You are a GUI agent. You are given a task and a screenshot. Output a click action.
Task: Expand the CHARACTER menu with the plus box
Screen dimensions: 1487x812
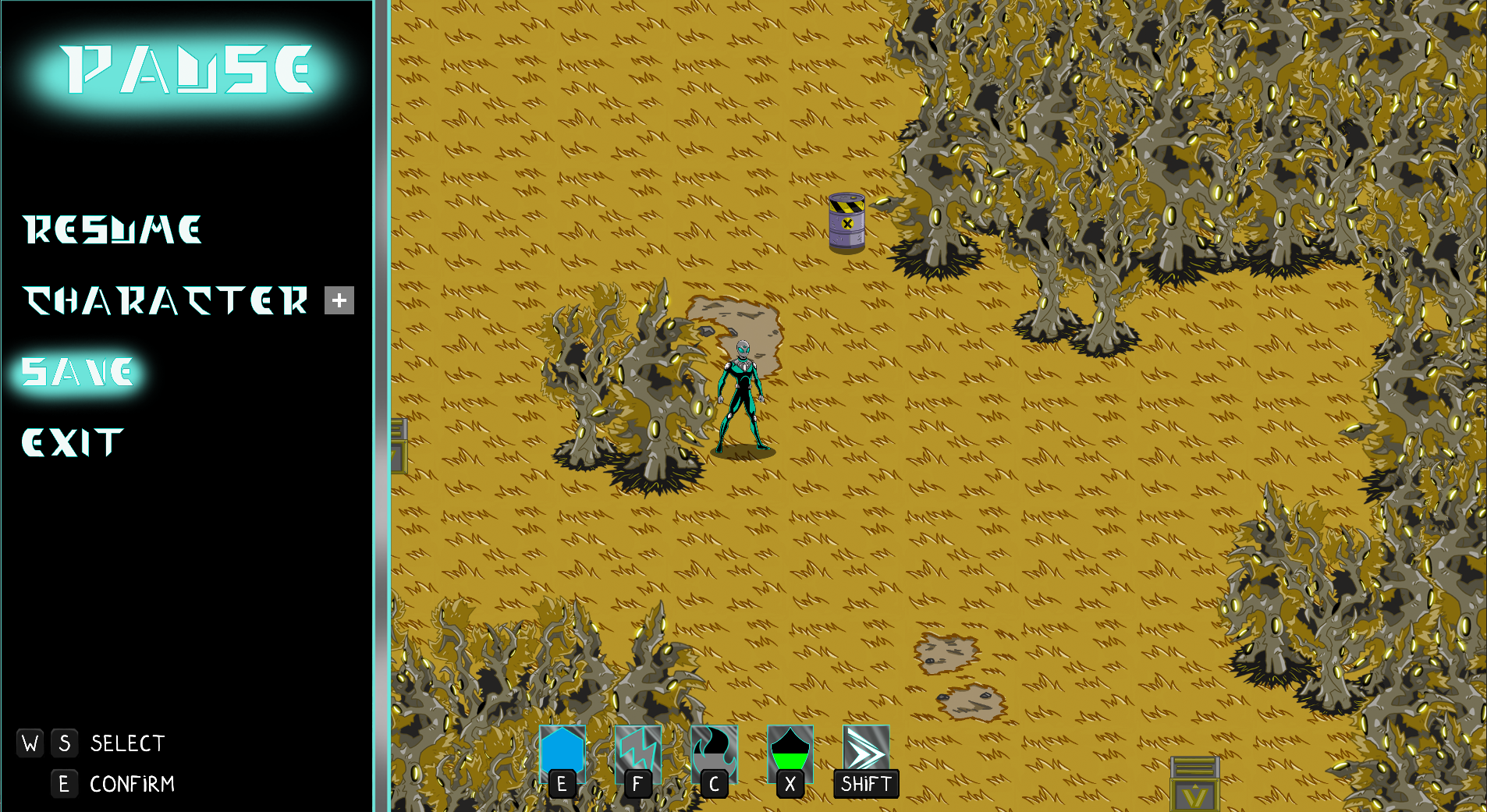[339, 300]
